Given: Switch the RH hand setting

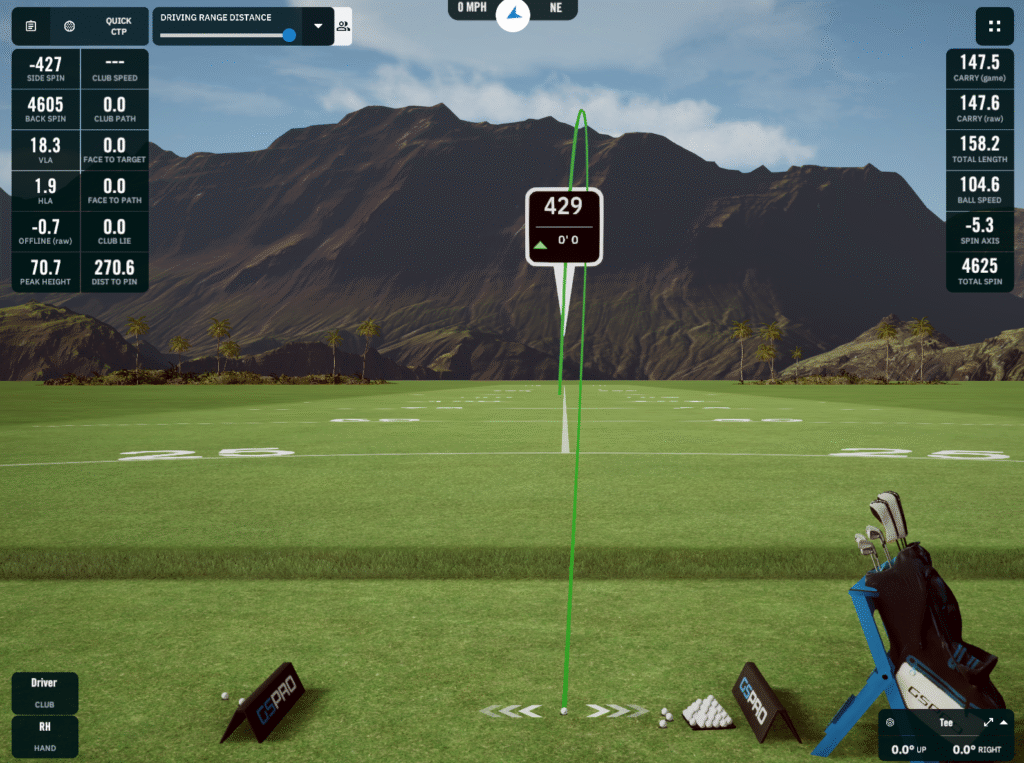Looking at the screenshot, I should (44, 735).
